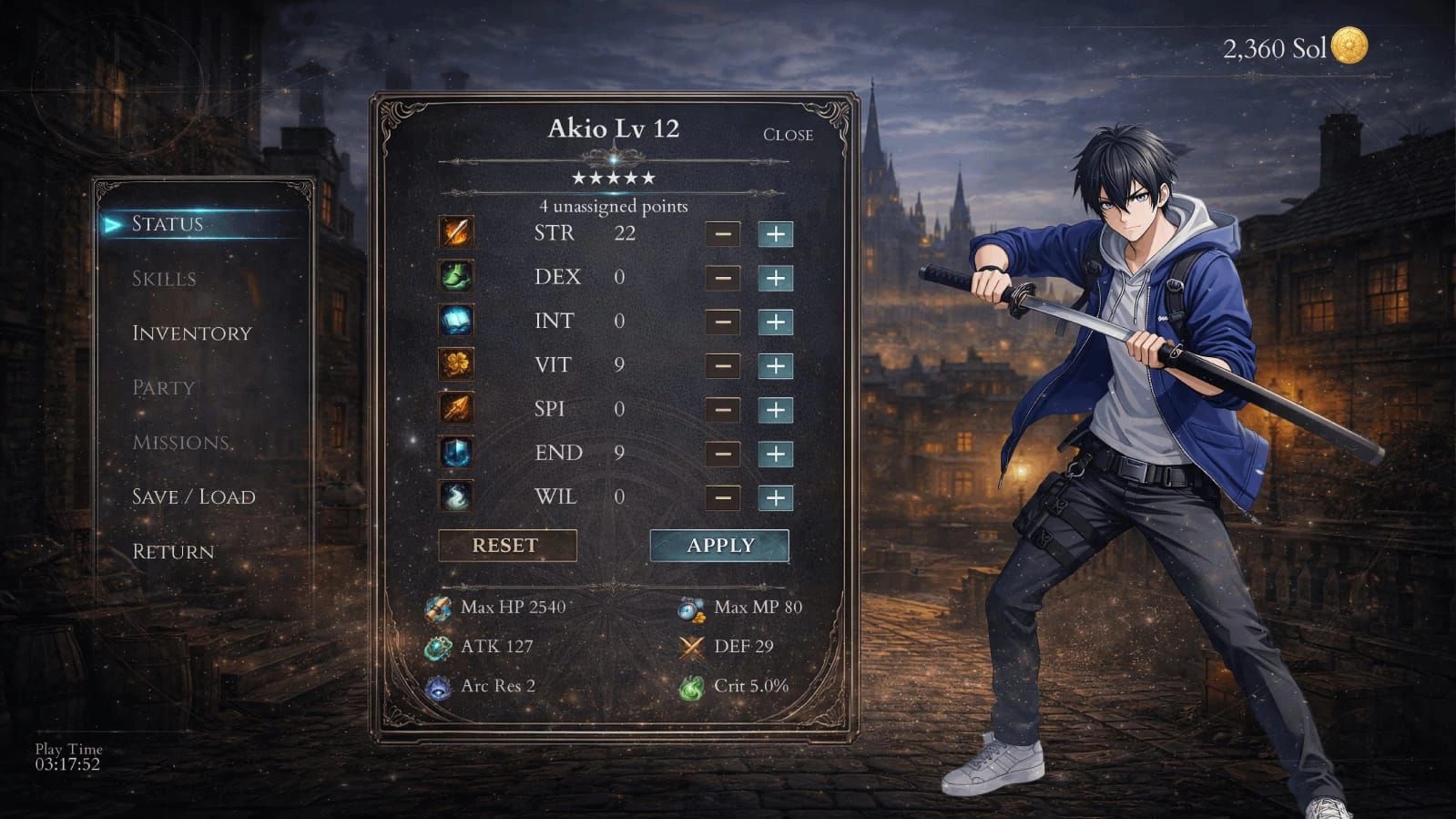The height and width of the screenshot is (819, 1456).
Task: Click the Apply button
Action: (719, 545)
